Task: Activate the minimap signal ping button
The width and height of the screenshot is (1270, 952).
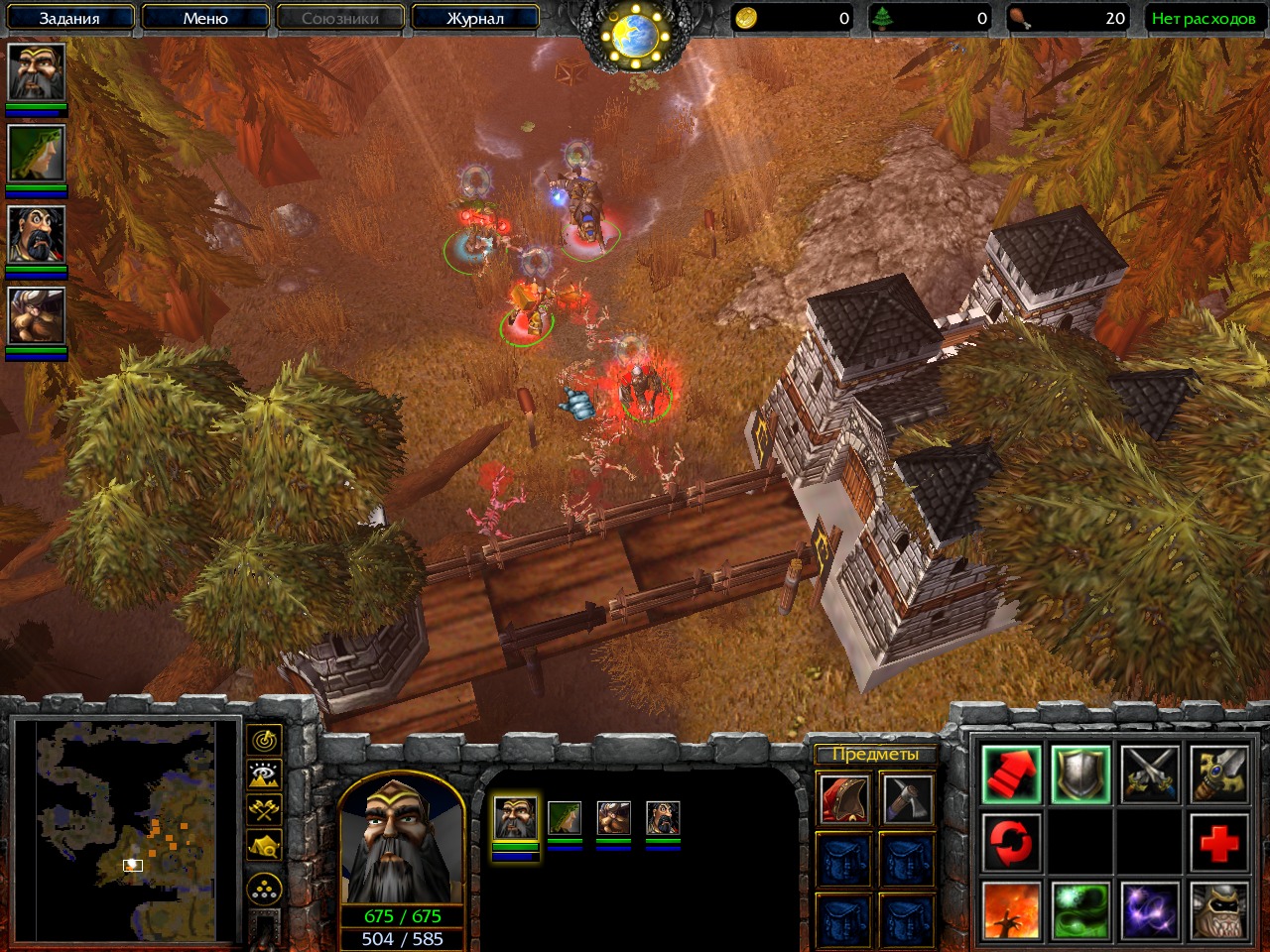Action: tap(264, 740)
